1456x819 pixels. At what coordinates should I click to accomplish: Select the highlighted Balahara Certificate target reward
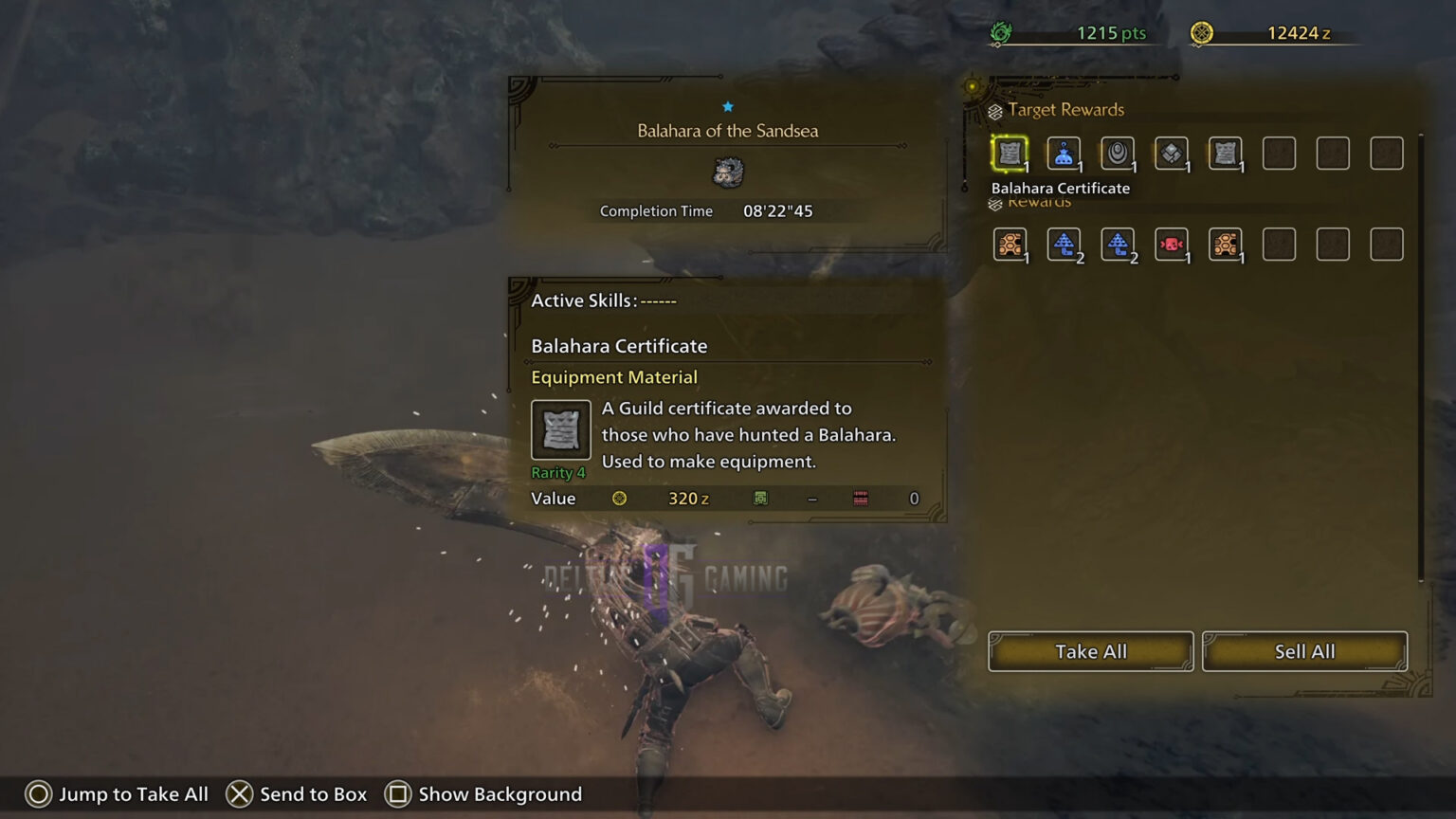click(x=1010, y=153)
